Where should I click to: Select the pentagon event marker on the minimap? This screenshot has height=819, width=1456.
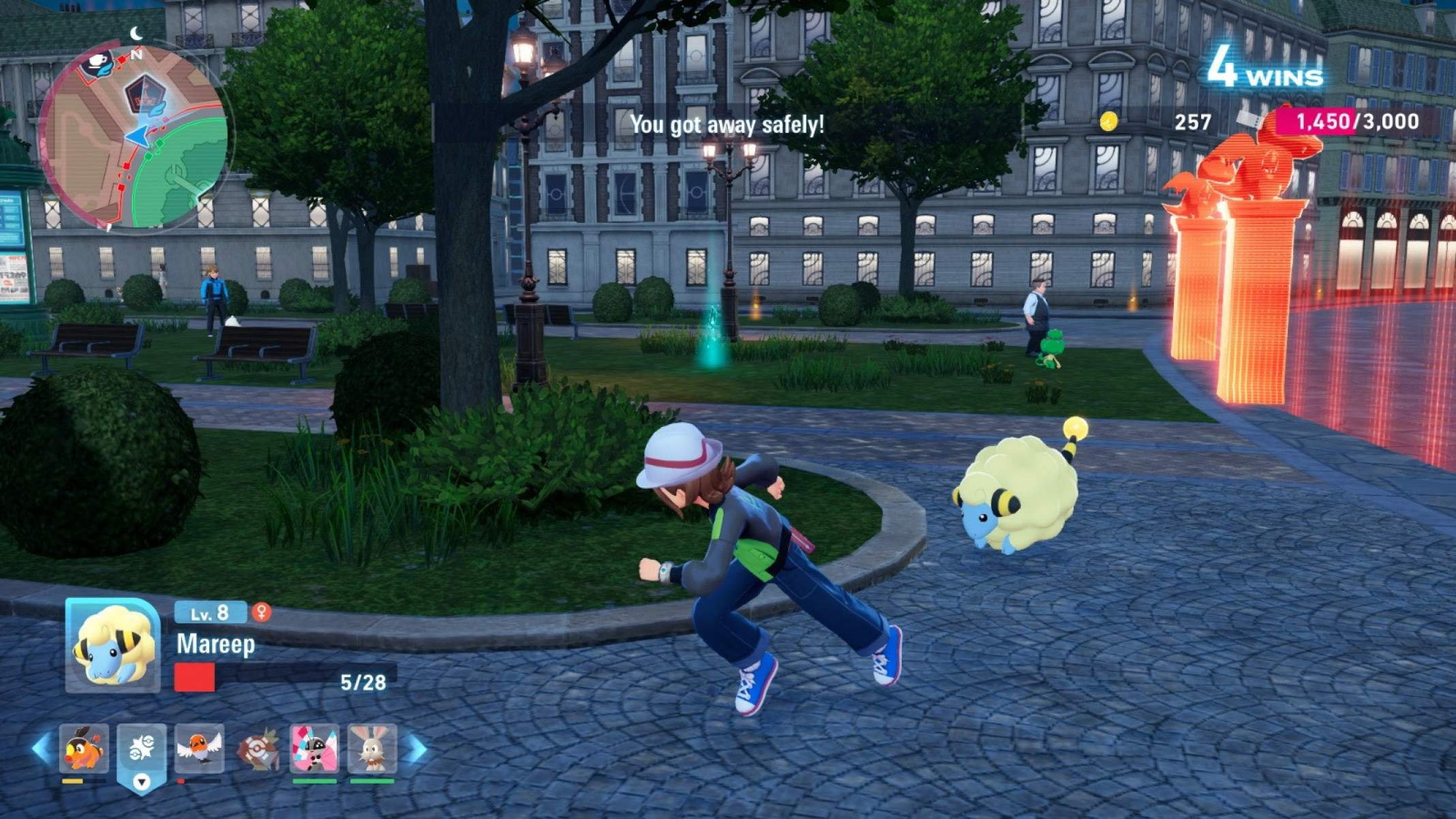(145, 94)
